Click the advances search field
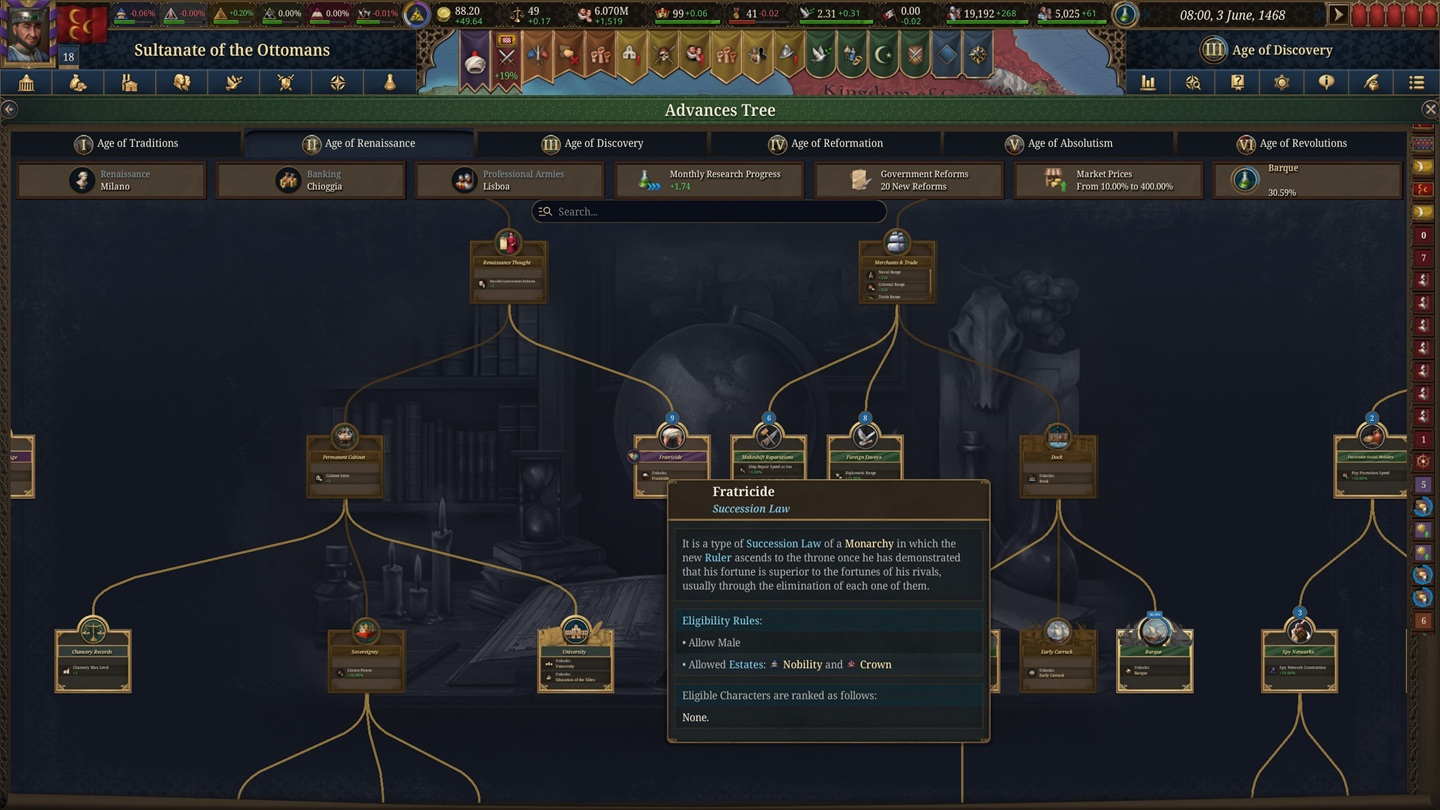This screenshot has width=1440, height=810. (x=710, y=211)
